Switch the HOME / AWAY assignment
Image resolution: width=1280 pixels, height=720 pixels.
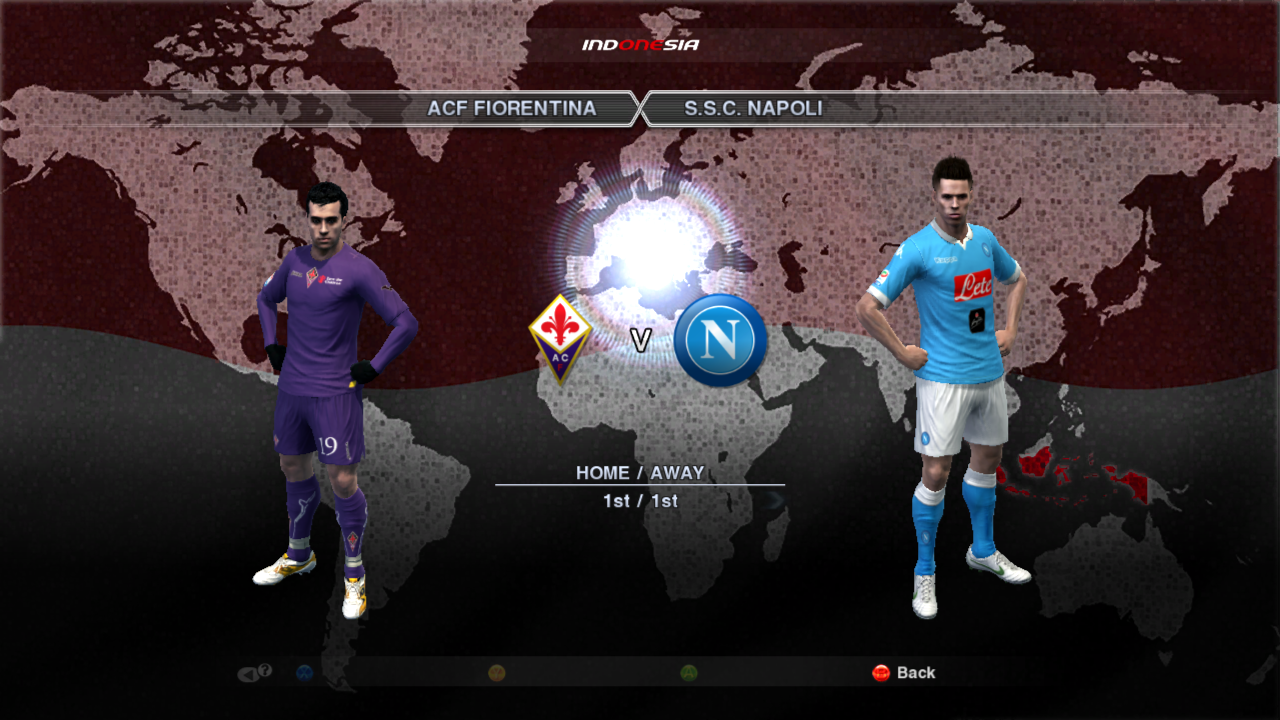pos(640,470)
